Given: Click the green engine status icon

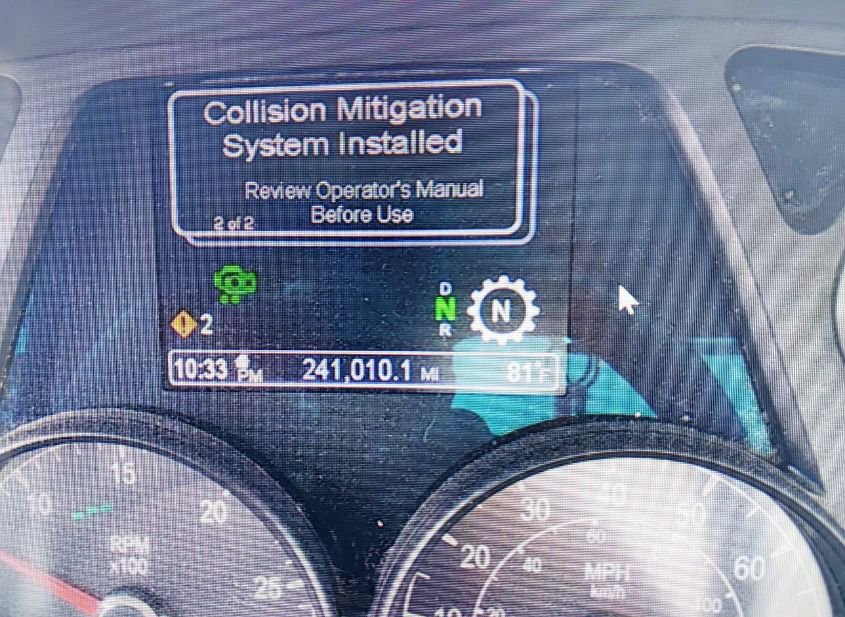Looking at the screenshot, I should point(236,285).
